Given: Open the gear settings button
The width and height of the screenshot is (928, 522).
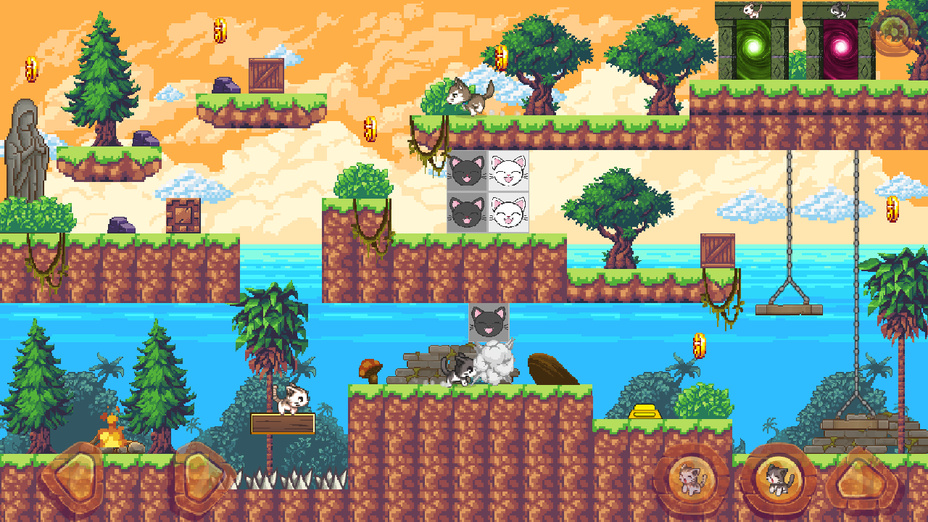Looking at the screenshot, I should click(x=892, y=32).
